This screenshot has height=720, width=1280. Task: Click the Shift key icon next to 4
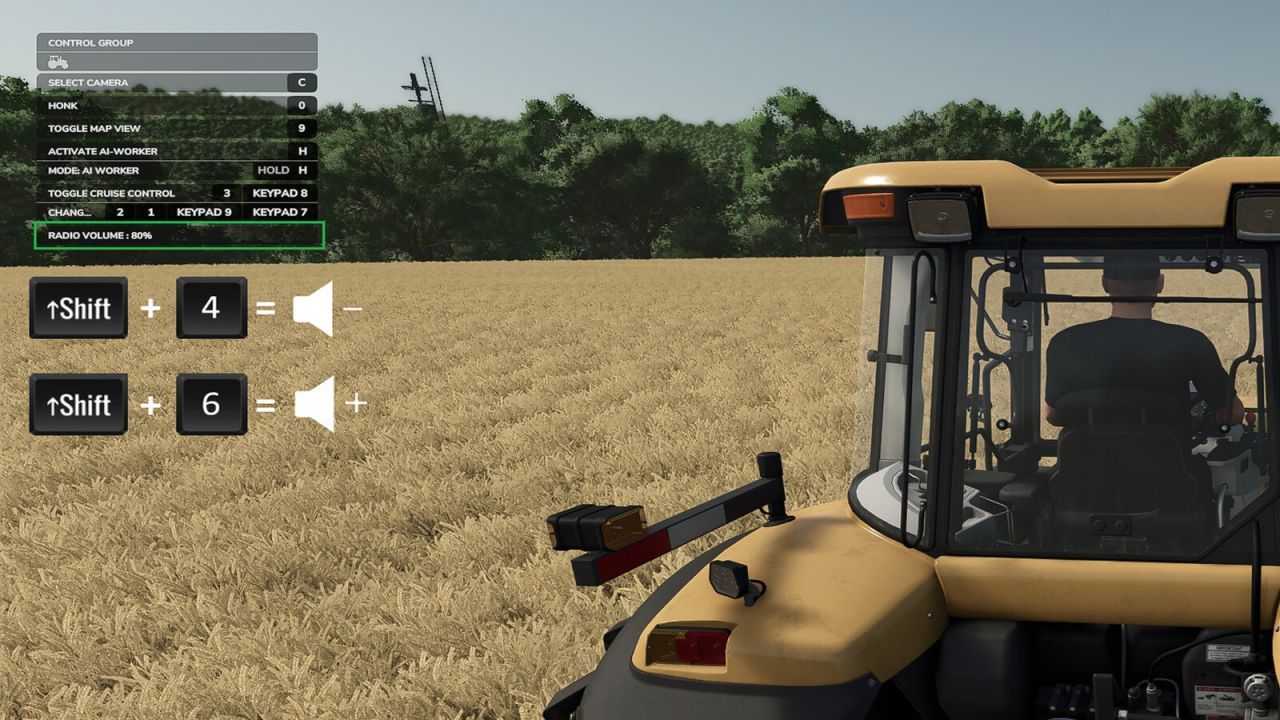(x=78, y=307)
